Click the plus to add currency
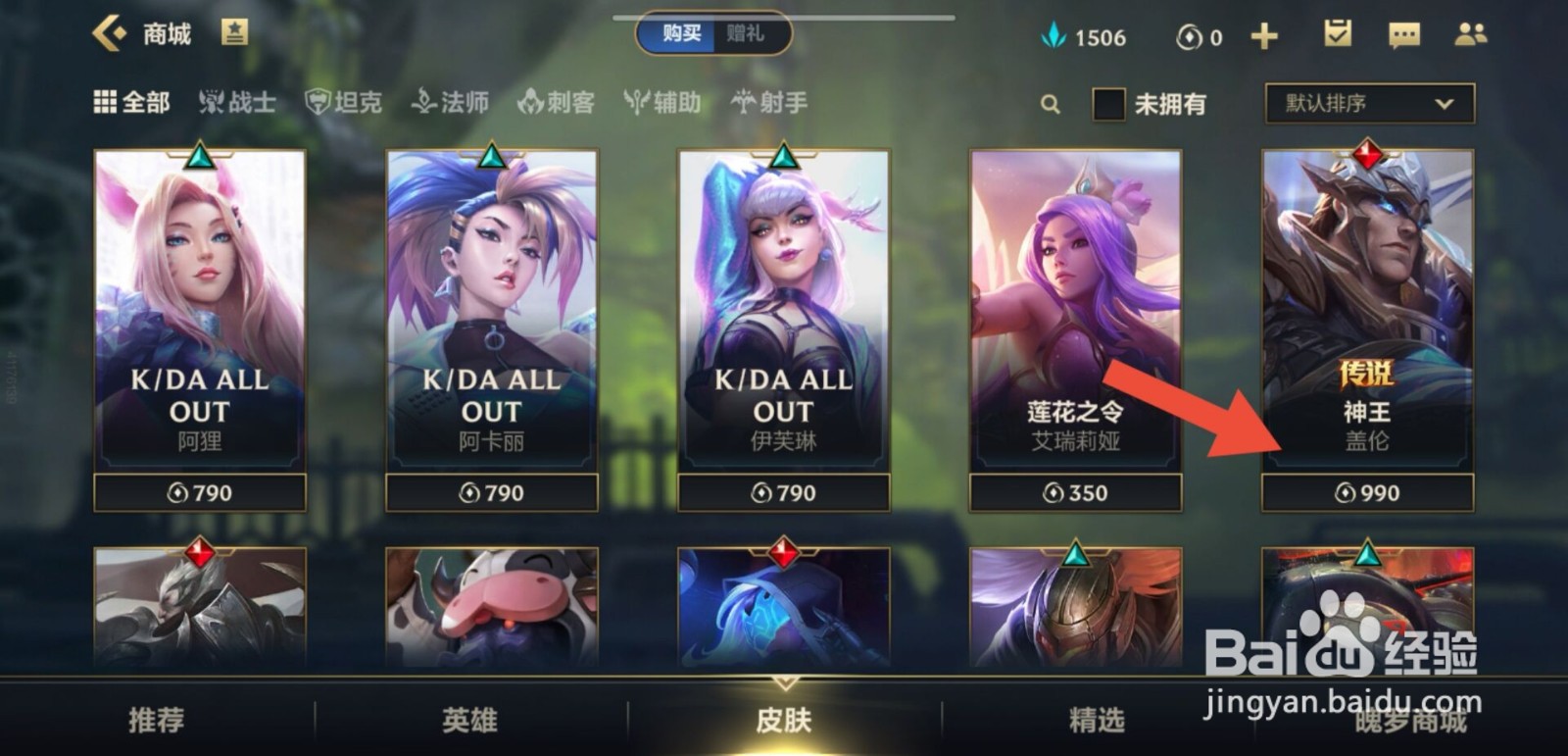1568x756 pixels. click(x=1265, y=35)
